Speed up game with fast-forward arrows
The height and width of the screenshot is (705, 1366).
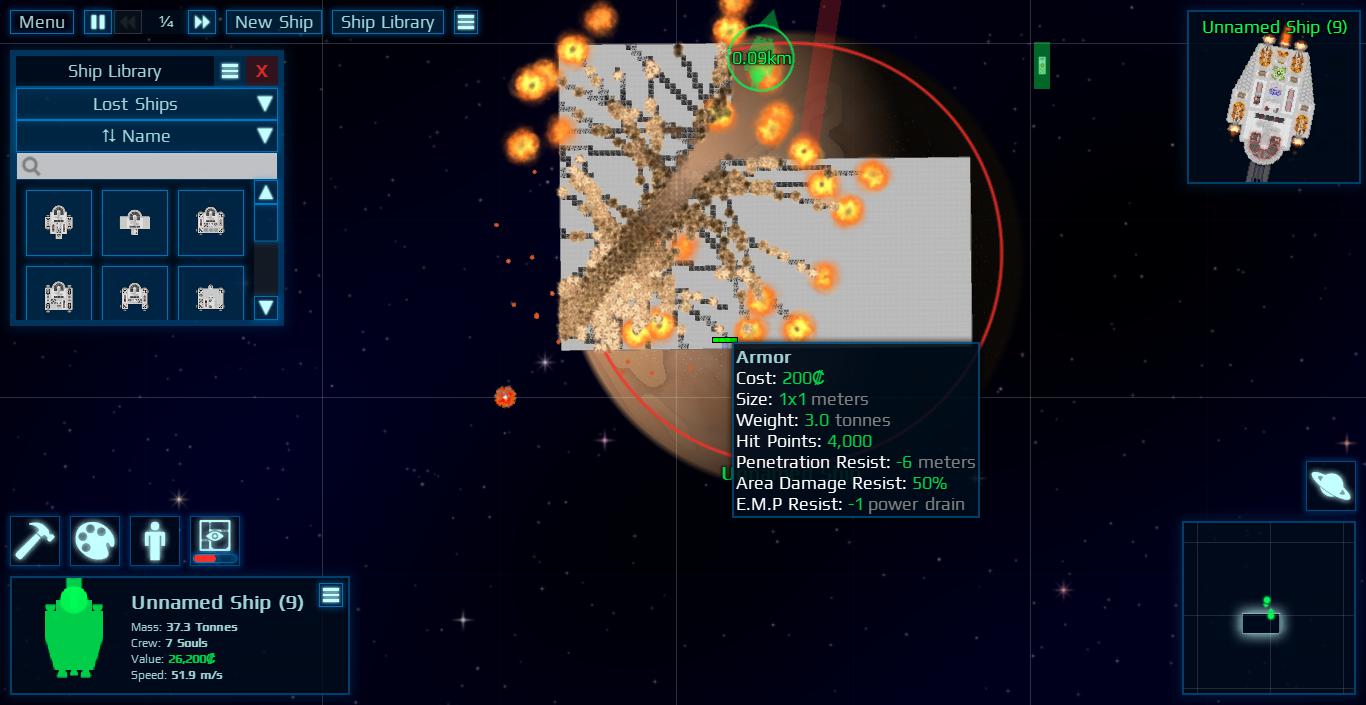pos(202,22)
